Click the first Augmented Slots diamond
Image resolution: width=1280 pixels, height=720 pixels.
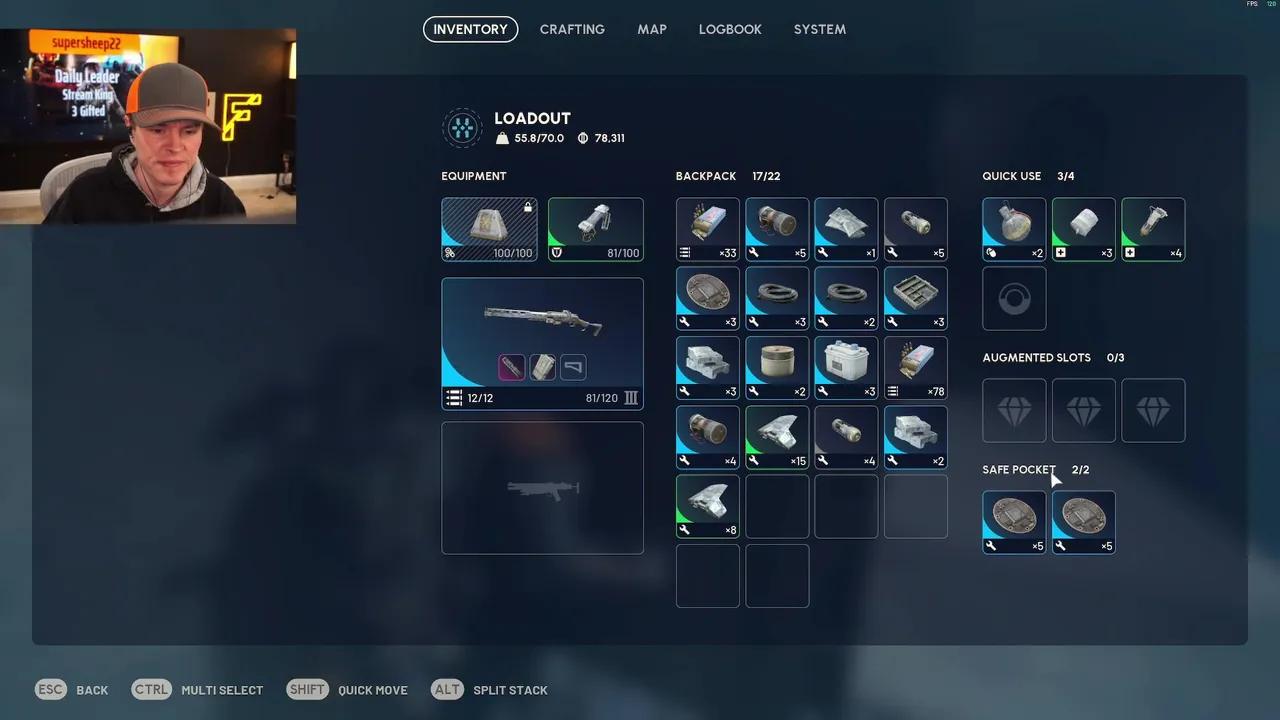coord(1014,410)
